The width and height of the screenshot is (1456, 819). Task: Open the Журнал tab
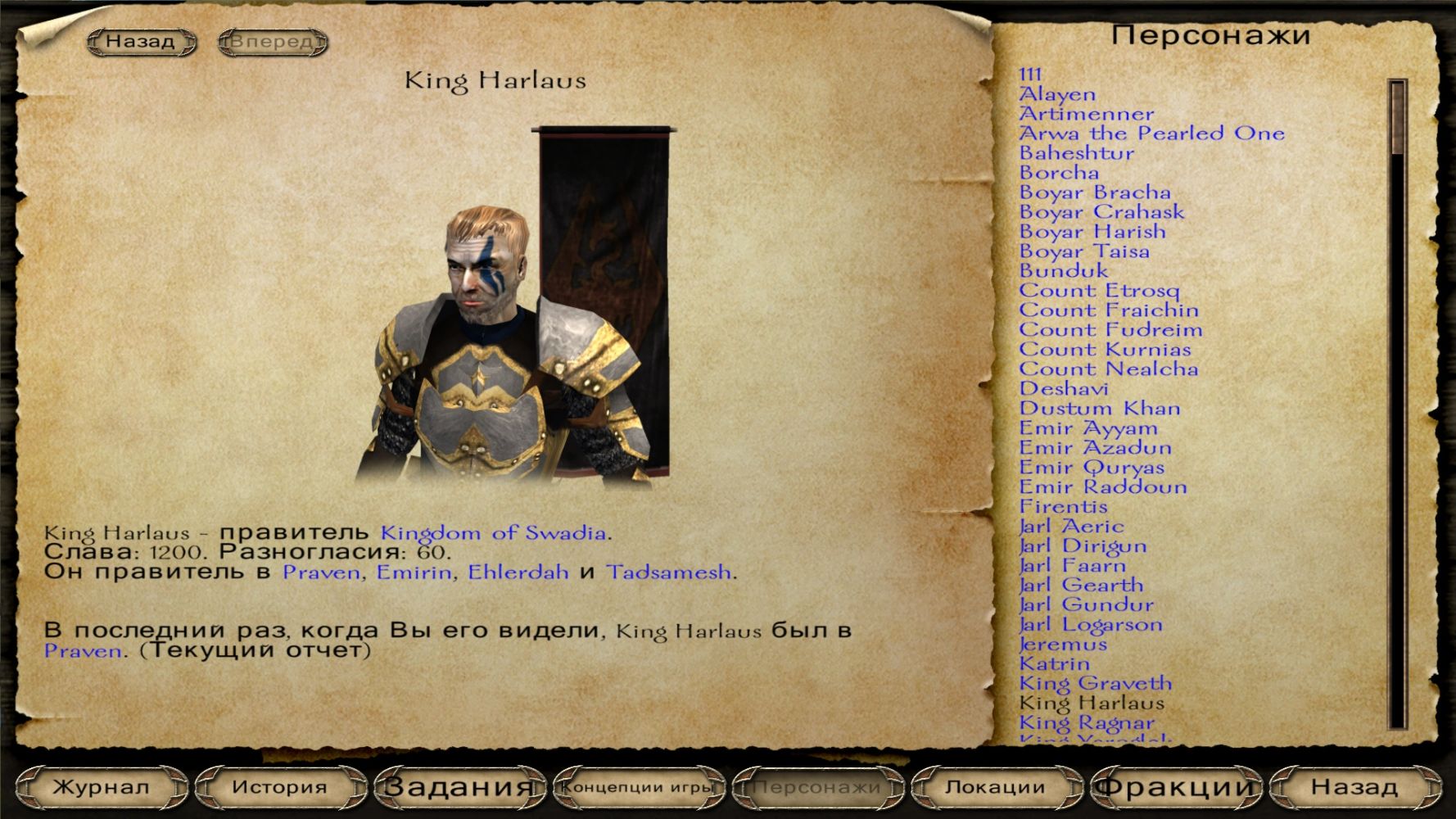tap(101, 787)
